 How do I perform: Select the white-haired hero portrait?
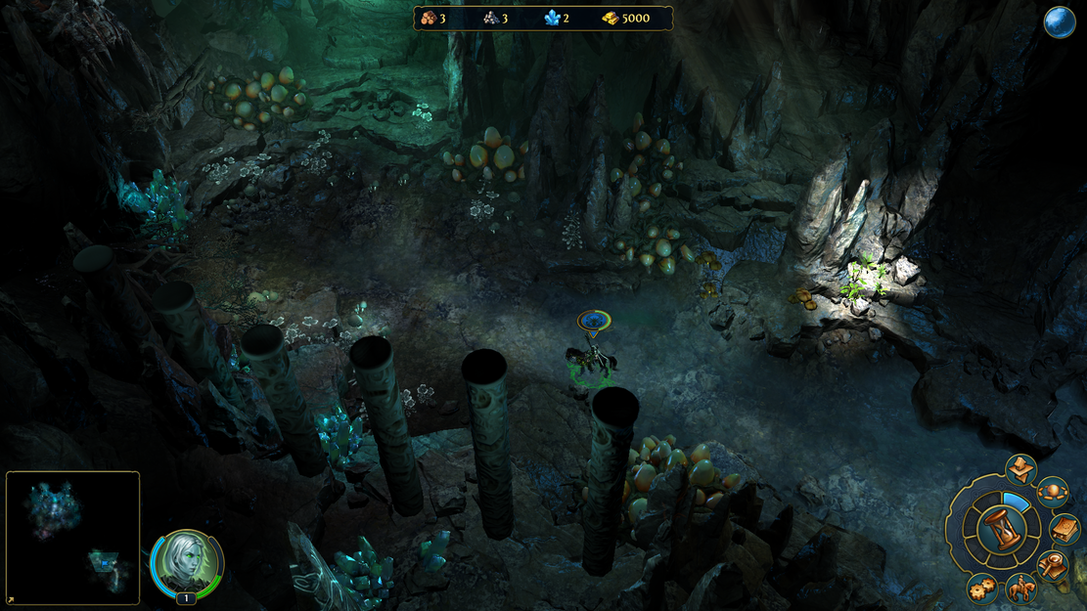pyautogui.click(x=186, y=561)
